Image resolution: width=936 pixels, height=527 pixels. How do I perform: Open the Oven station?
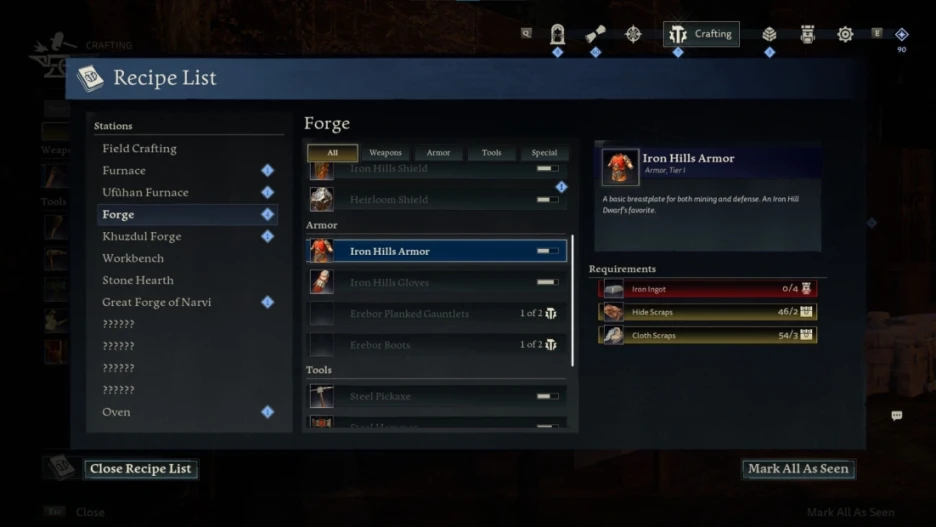coord(116,412)
